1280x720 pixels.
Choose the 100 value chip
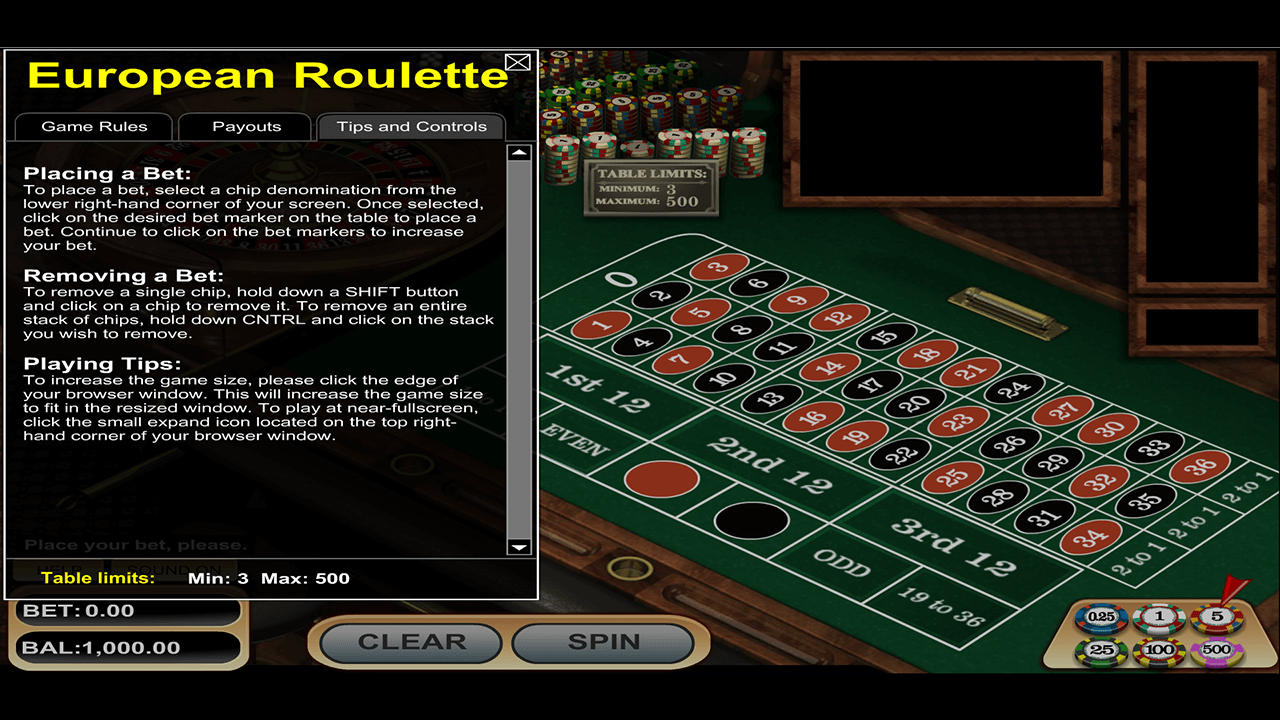pos(1158,650)
